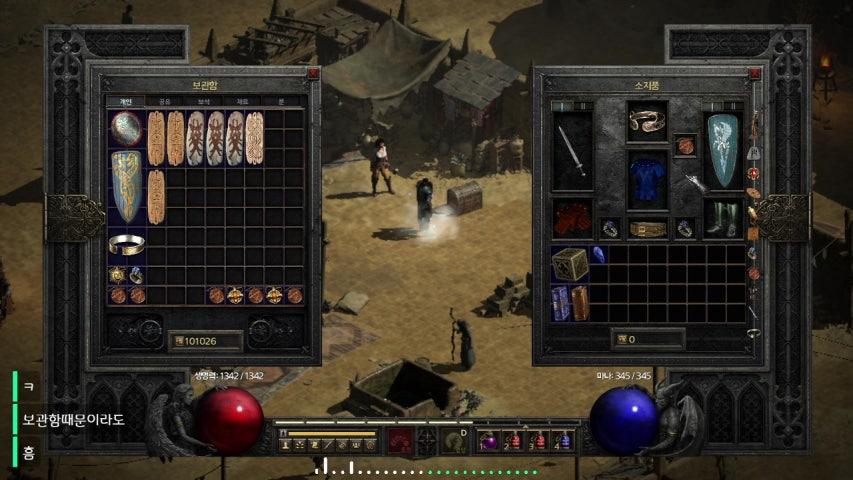This screenshot has width=853, height=480.
Task: Click the stash gold amount button
Action: (x=205, y=341)
